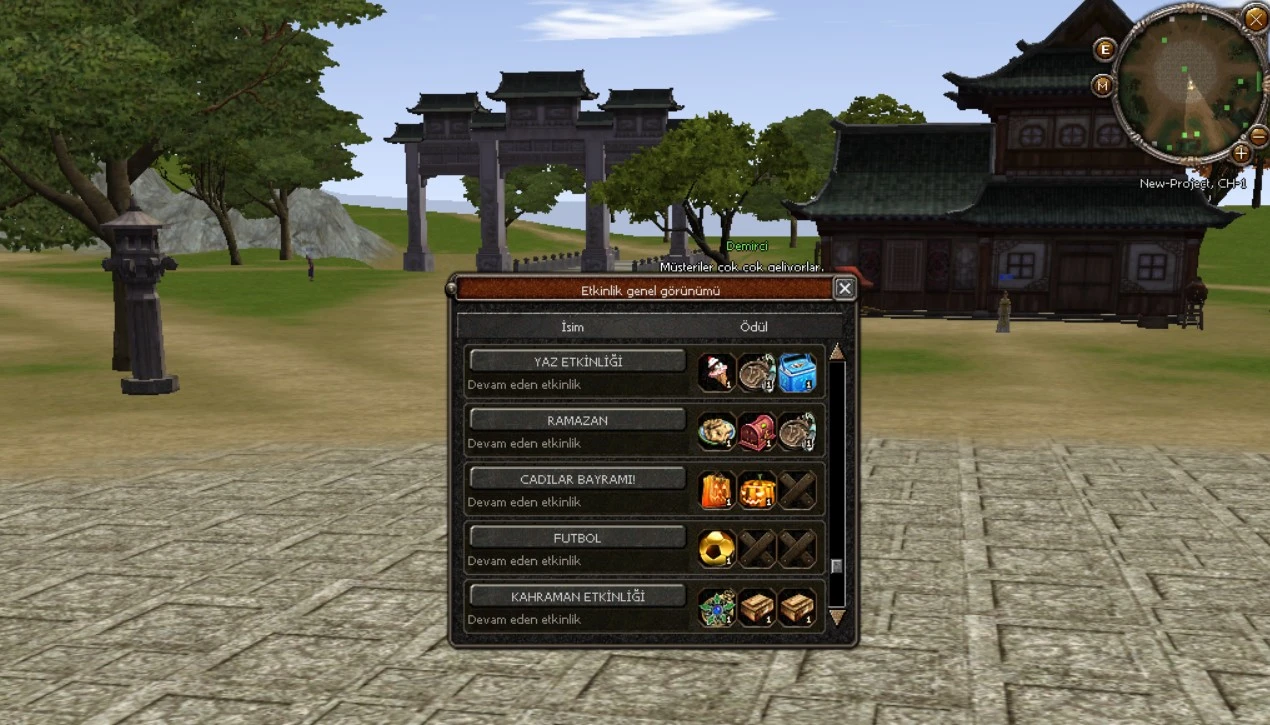Choose the CADILAR BAYRAMI! event

[577, 479]
